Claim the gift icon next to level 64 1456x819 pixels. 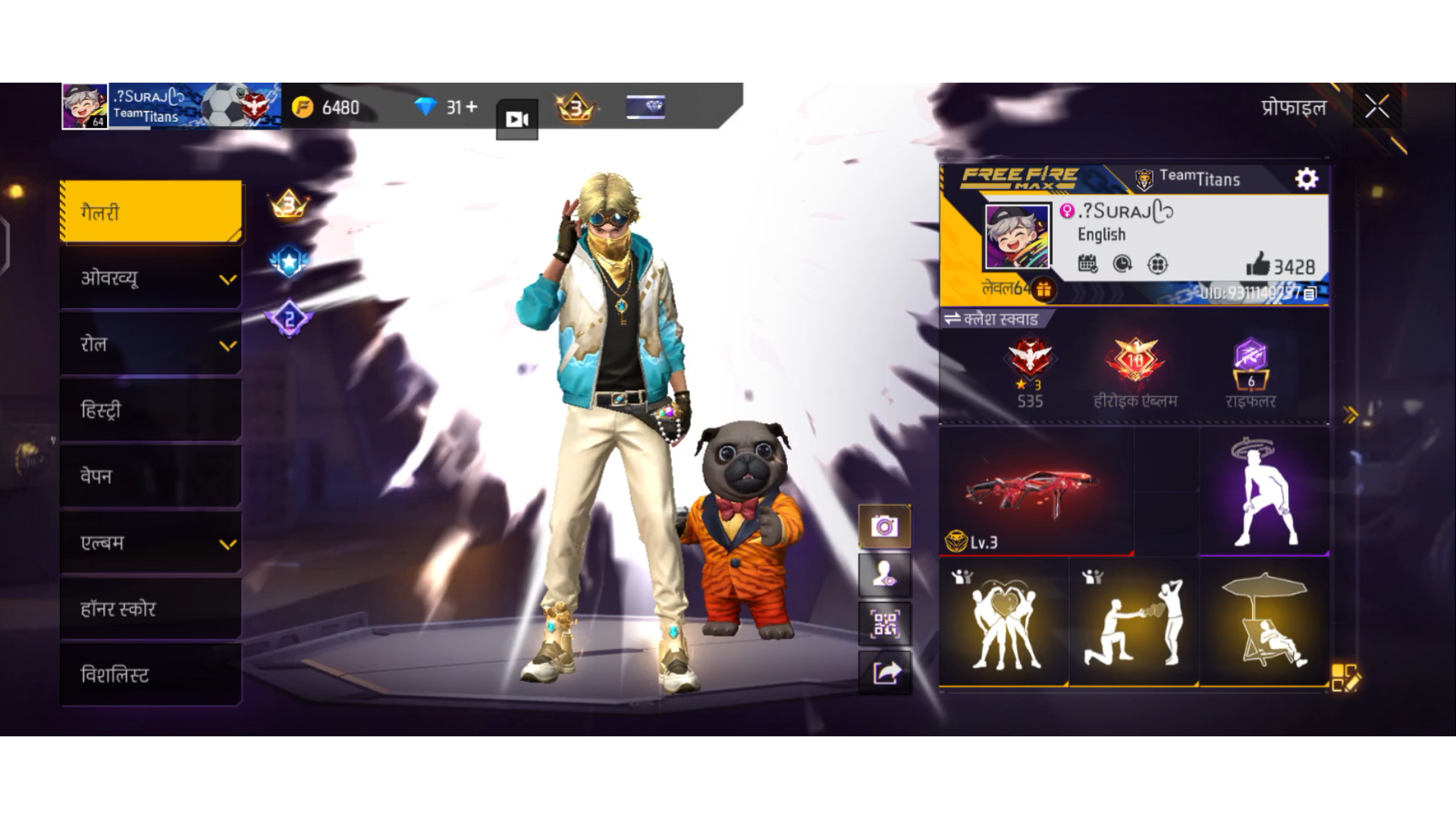[1043, 290]
